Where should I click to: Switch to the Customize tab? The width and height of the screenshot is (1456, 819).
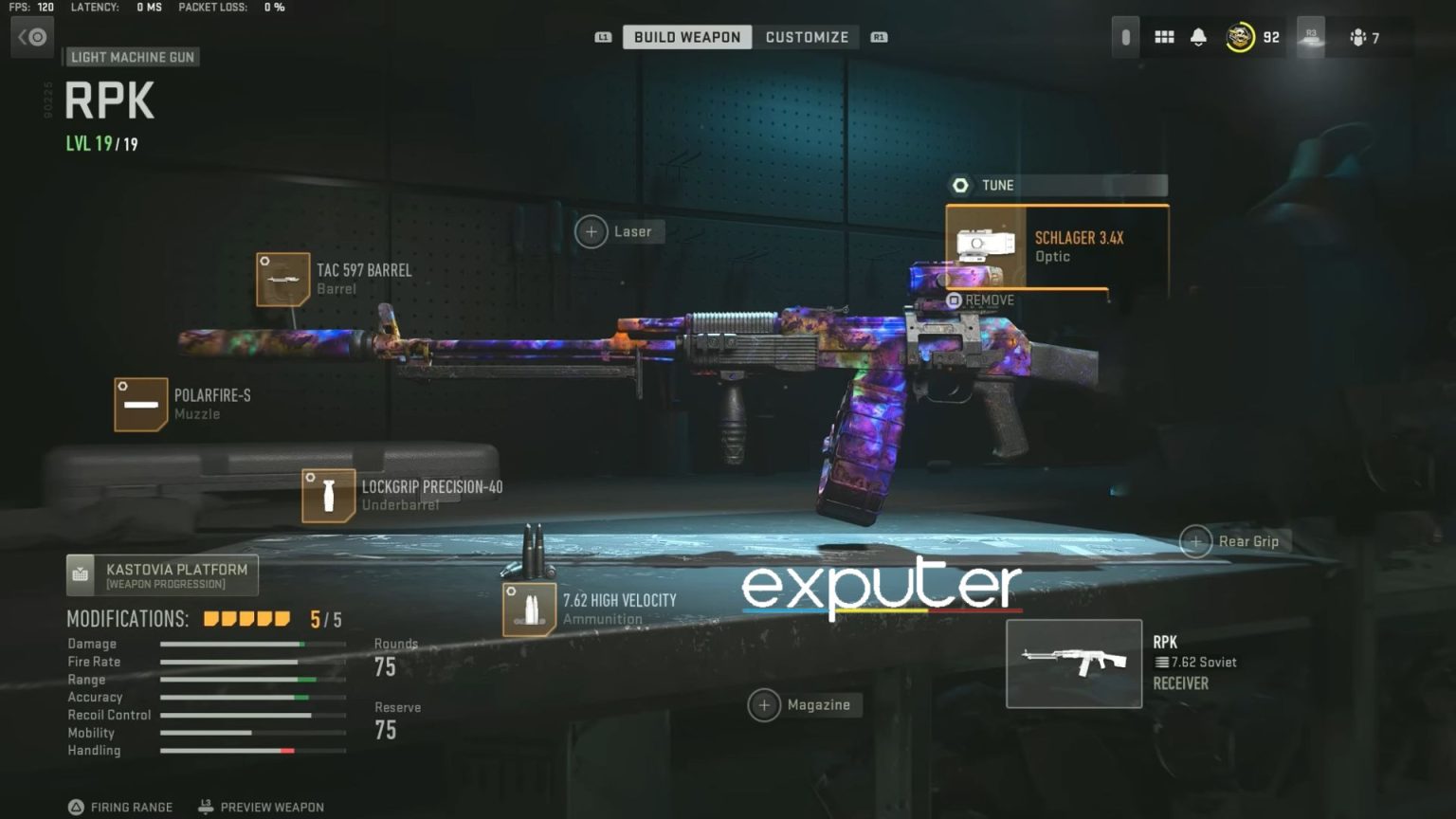(x=807, y=37)
